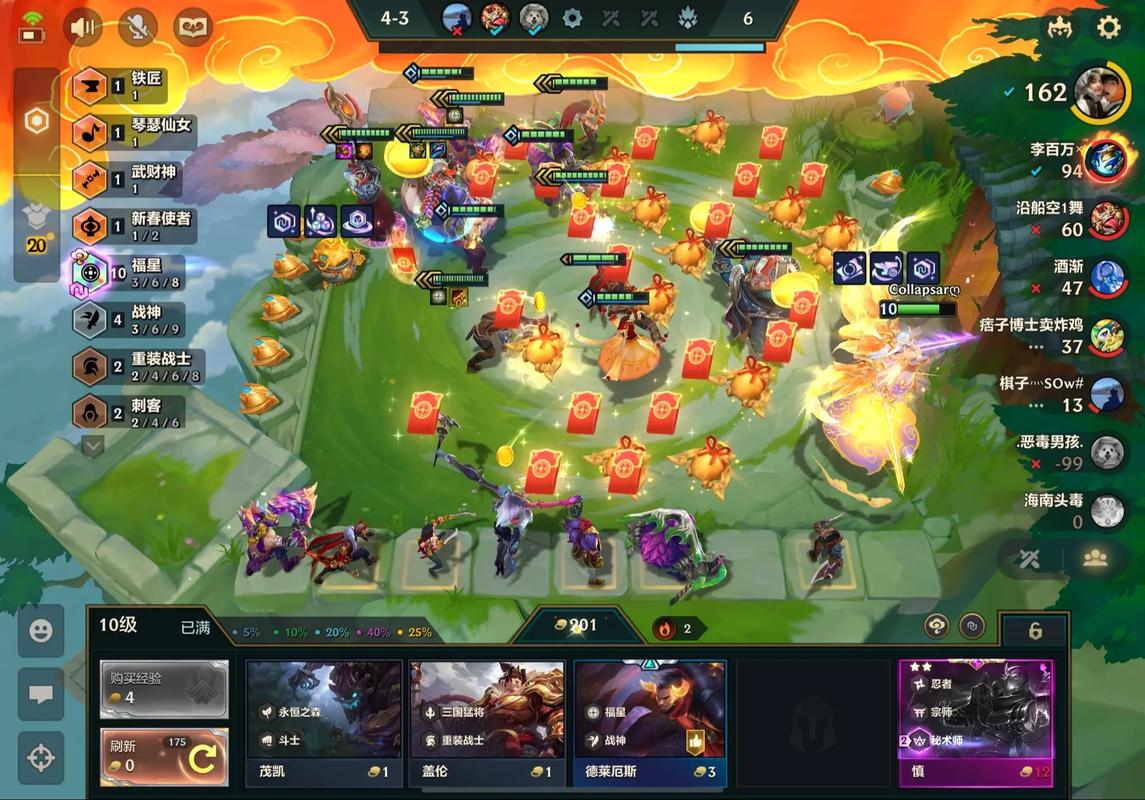Toggle the speaker sound button

pyautogui.click(x=83, y=27)
